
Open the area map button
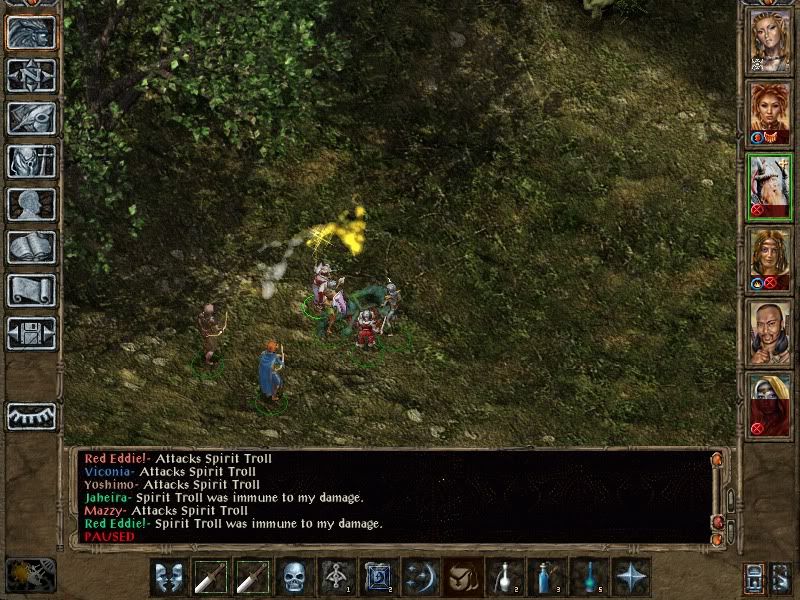tap(32, 75)
